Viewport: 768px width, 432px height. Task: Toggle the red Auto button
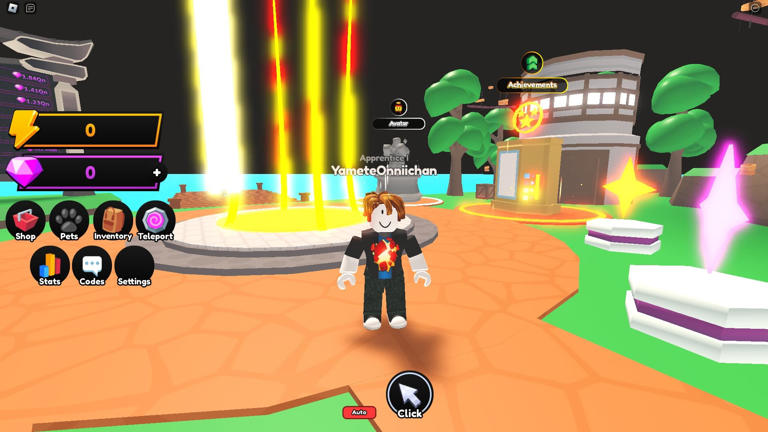click(358, 412)
